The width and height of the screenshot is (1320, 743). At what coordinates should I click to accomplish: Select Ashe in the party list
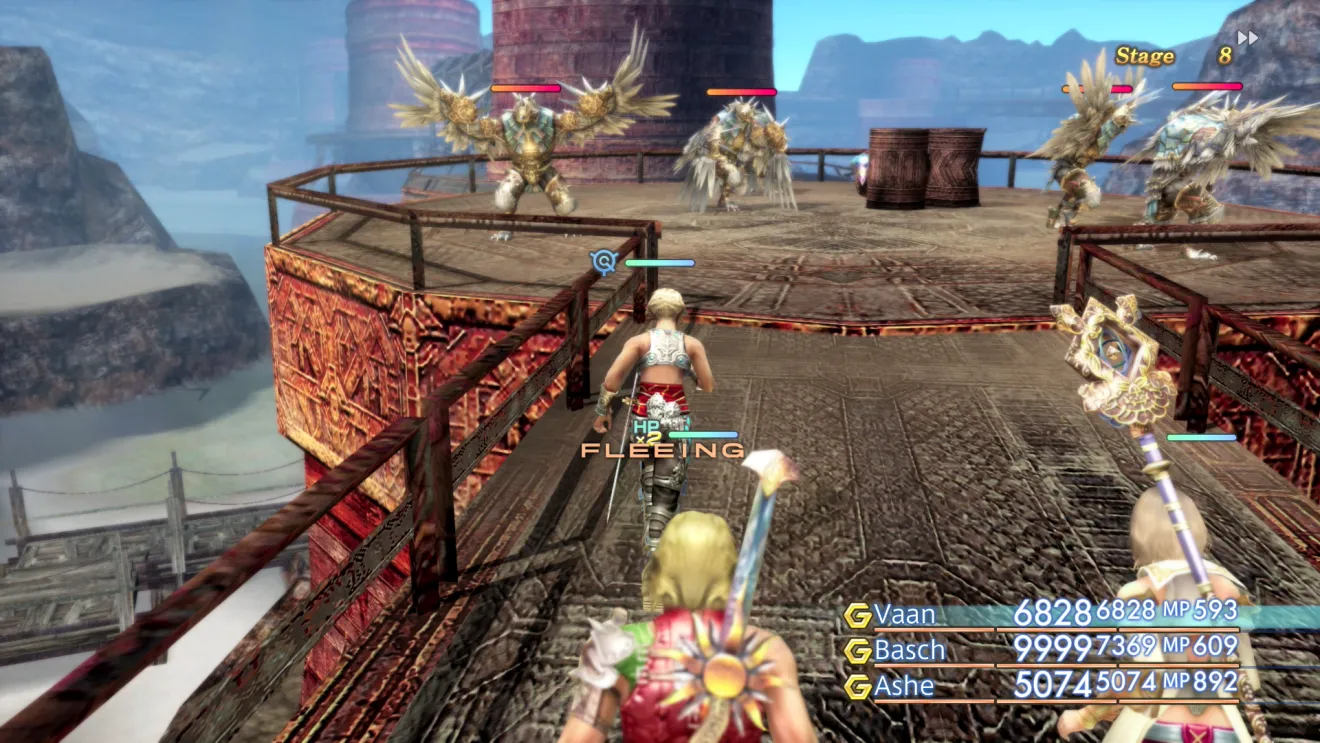coord(904,686)
